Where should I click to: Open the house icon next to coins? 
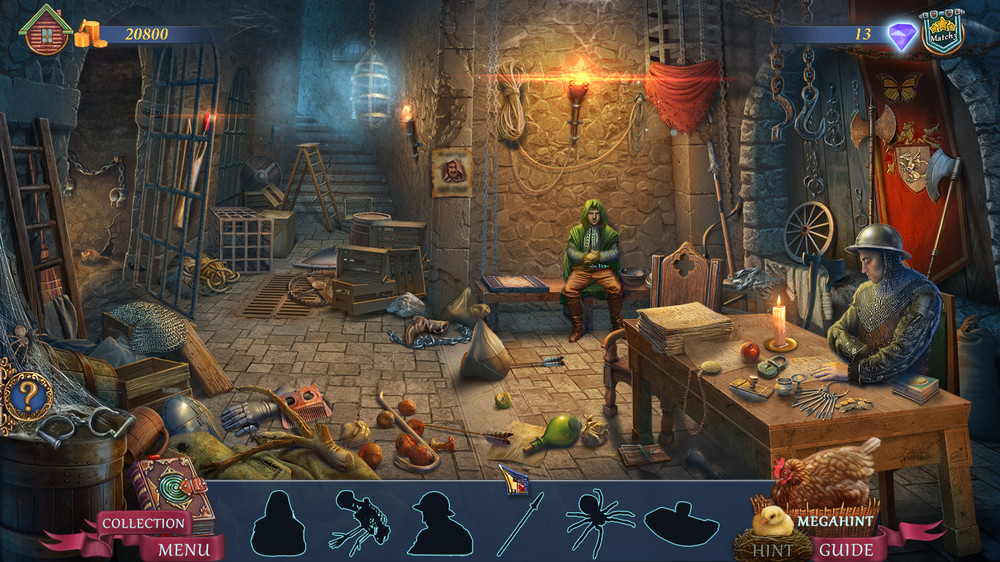coord(46,31)
